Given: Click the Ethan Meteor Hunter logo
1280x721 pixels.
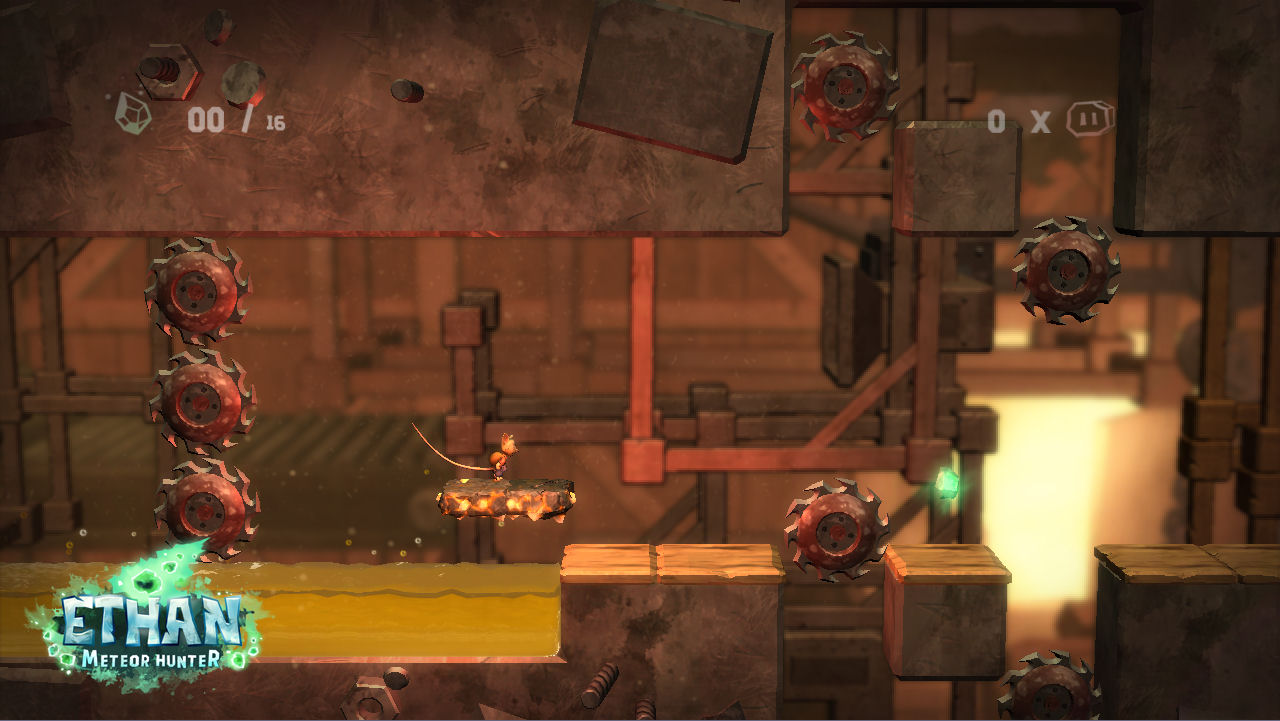Looking at the screenshot, I should click(150, 620).
